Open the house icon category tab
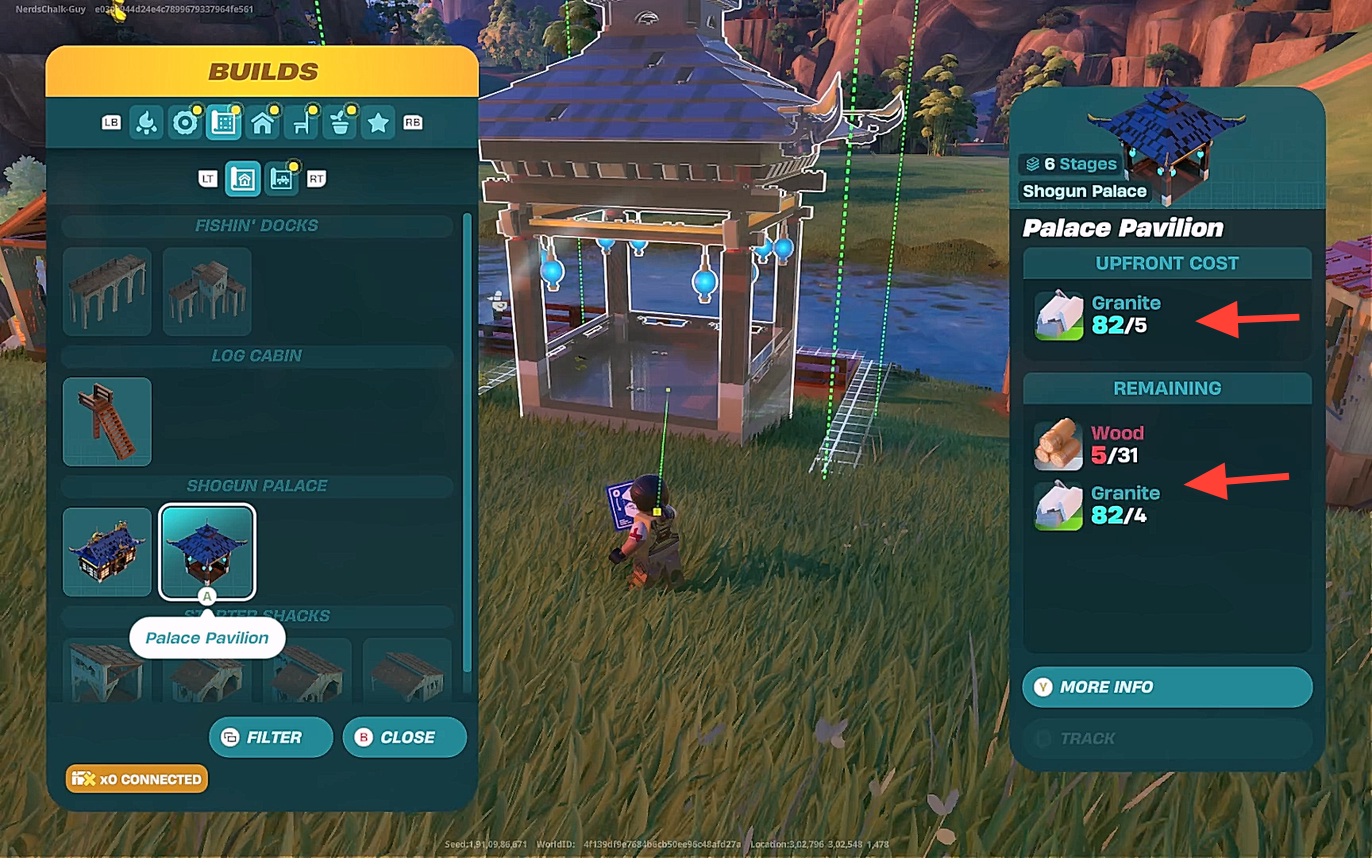The width and height of the screenshot is (1372, 858). tap(263, 123)
